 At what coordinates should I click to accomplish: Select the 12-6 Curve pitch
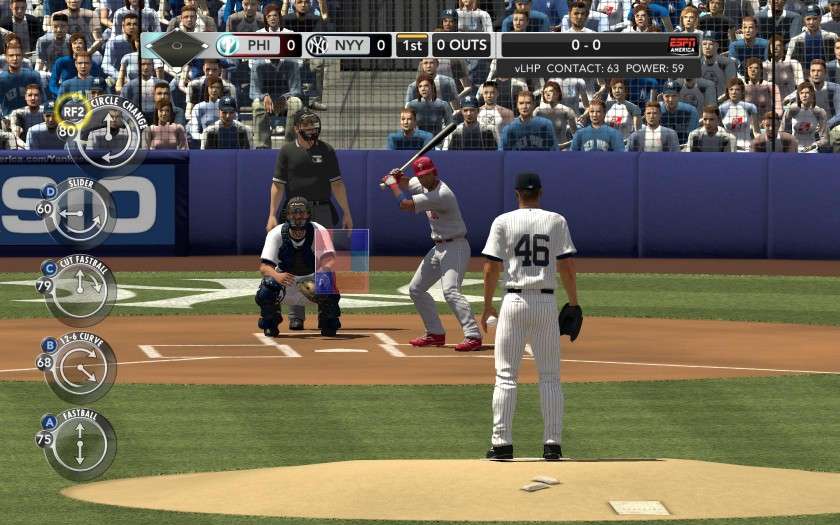point(81,367)
